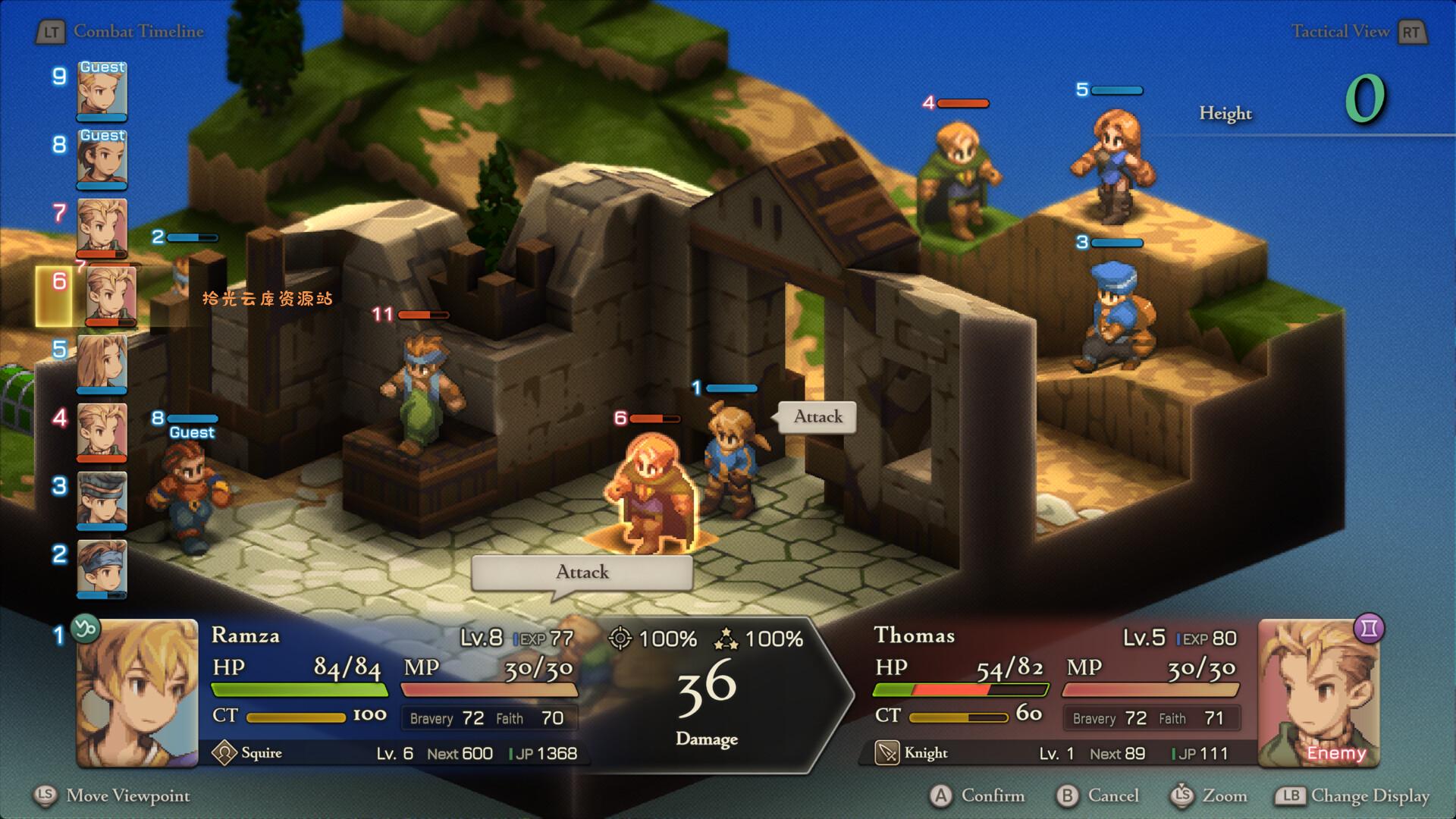
Task: Select turn 5 long-haired portrait in timeline
Action: (102, 364)
